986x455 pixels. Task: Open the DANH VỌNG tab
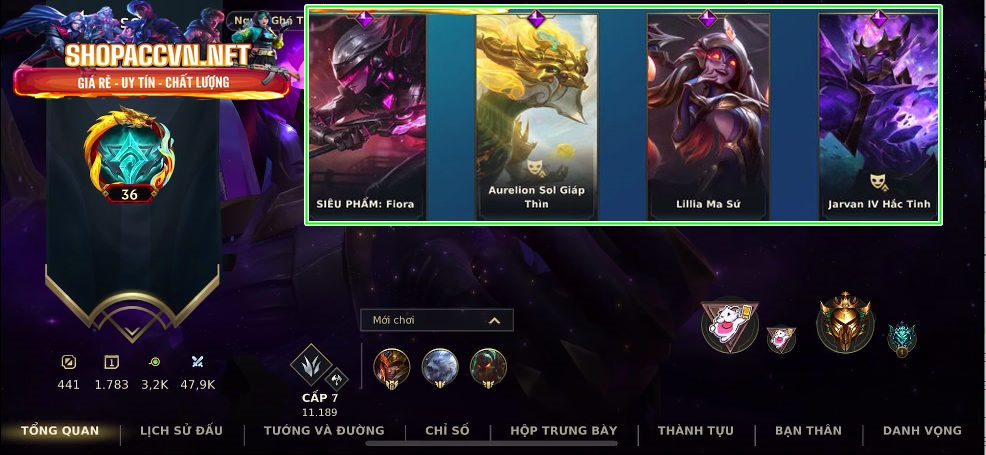[x=922, y=431]
